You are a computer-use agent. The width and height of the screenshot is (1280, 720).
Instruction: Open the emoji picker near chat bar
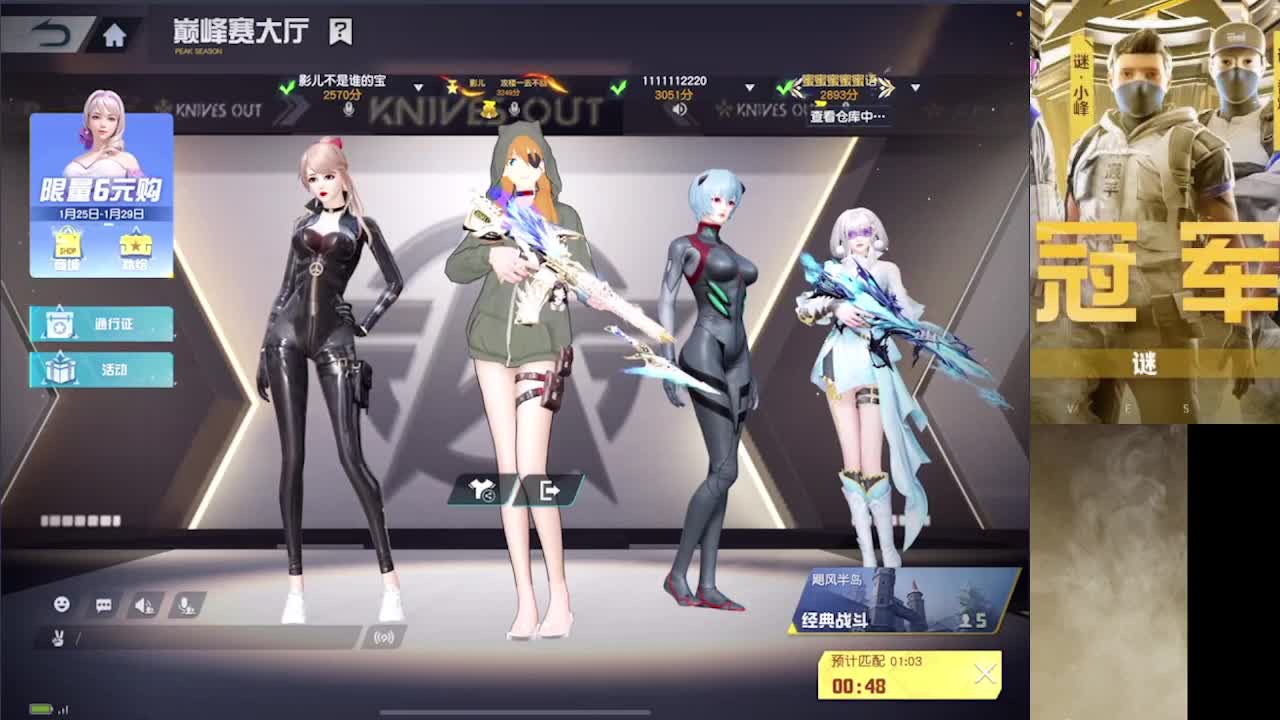pos(62,603)
